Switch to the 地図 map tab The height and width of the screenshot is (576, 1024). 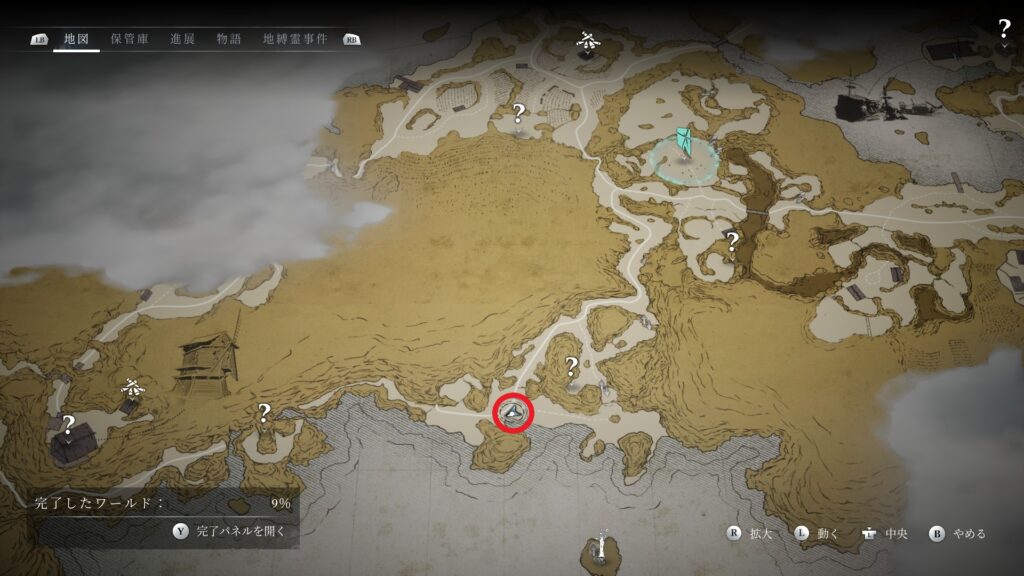76,39
